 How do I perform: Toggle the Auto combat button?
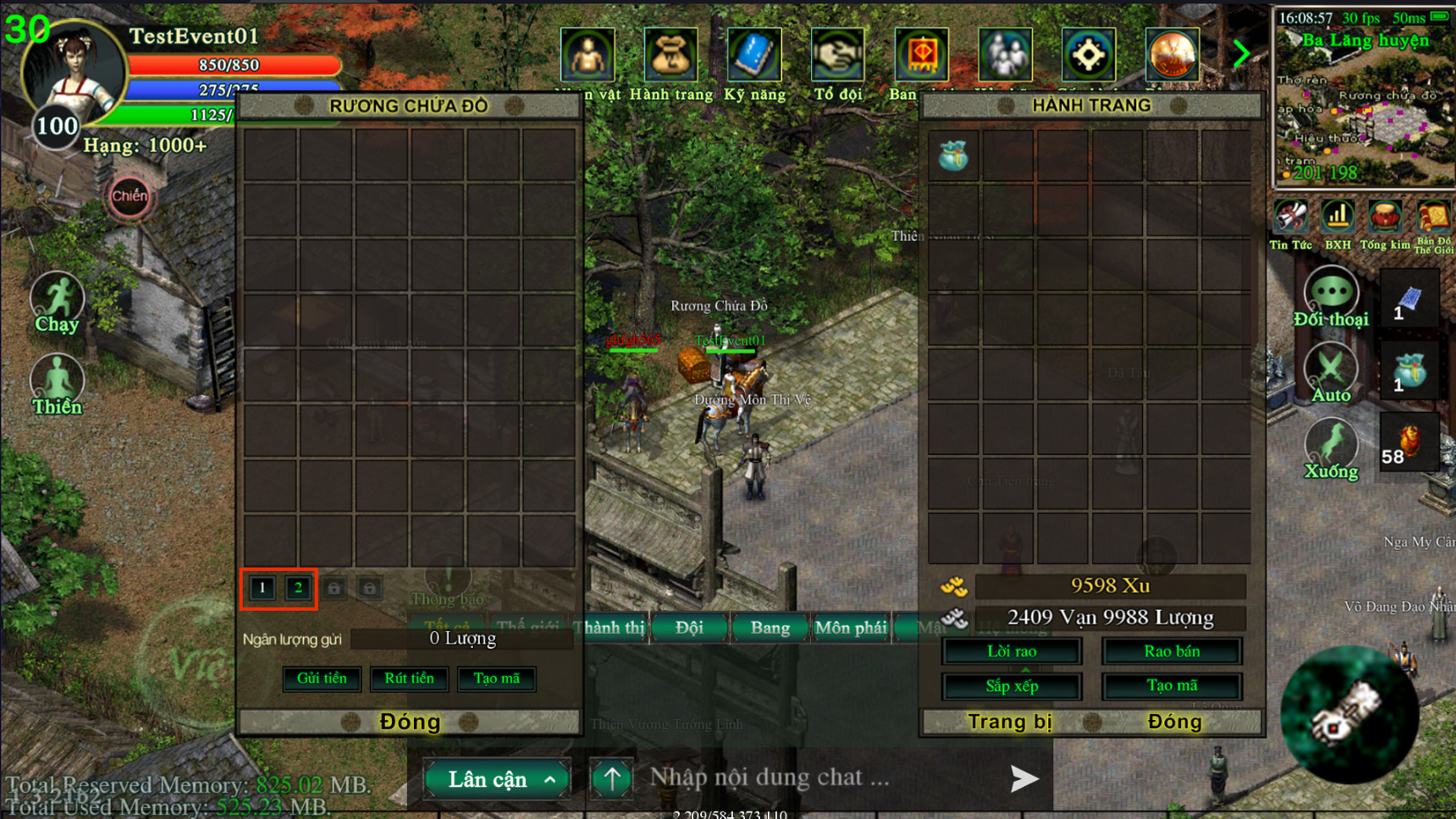coord(1331,372)
